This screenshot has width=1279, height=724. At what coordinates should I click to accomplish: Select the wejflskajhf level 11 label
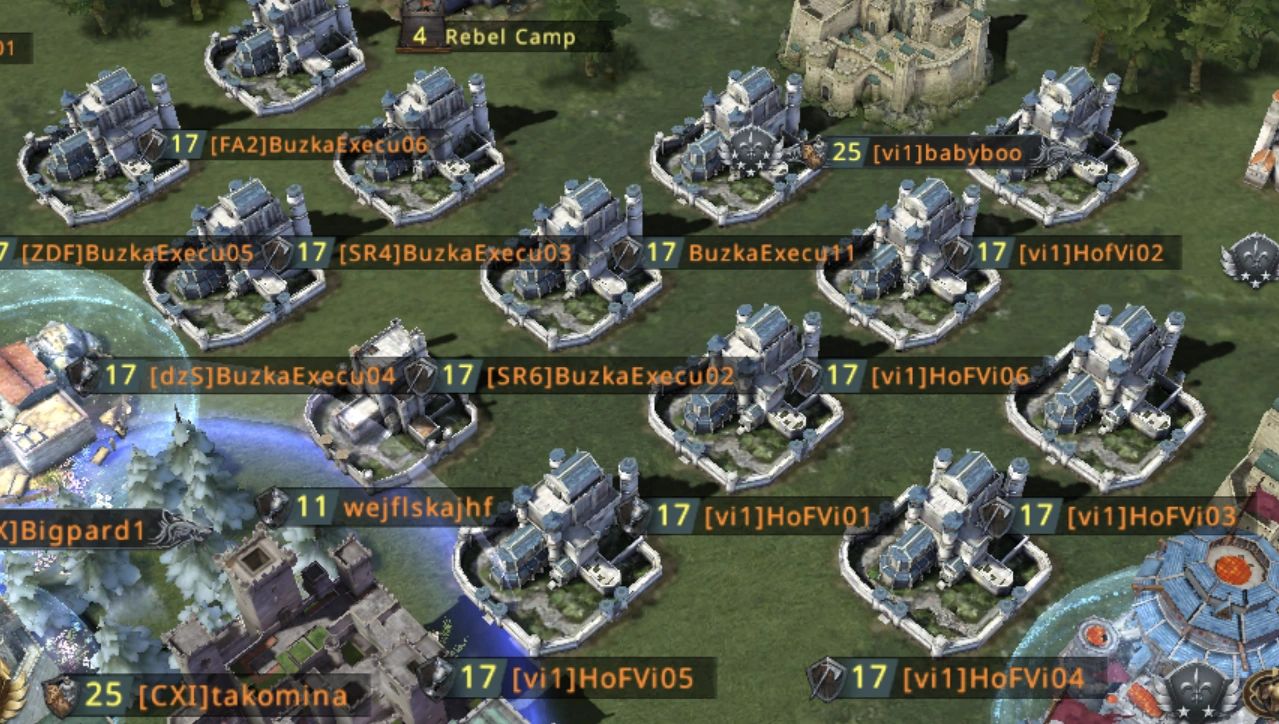(x=417, y=507)
